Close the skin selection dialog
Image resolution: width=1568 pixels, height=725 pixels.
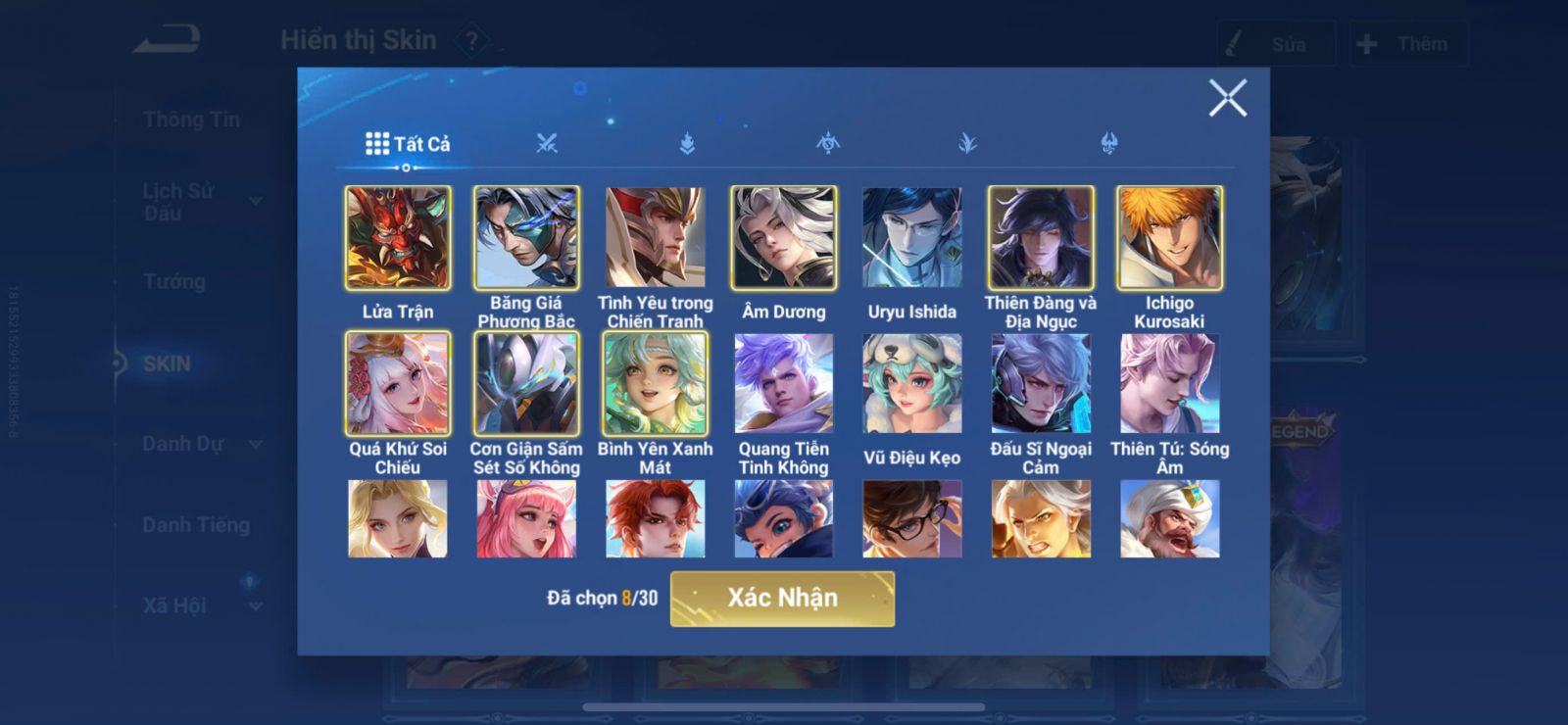[x=1227, y=98]
